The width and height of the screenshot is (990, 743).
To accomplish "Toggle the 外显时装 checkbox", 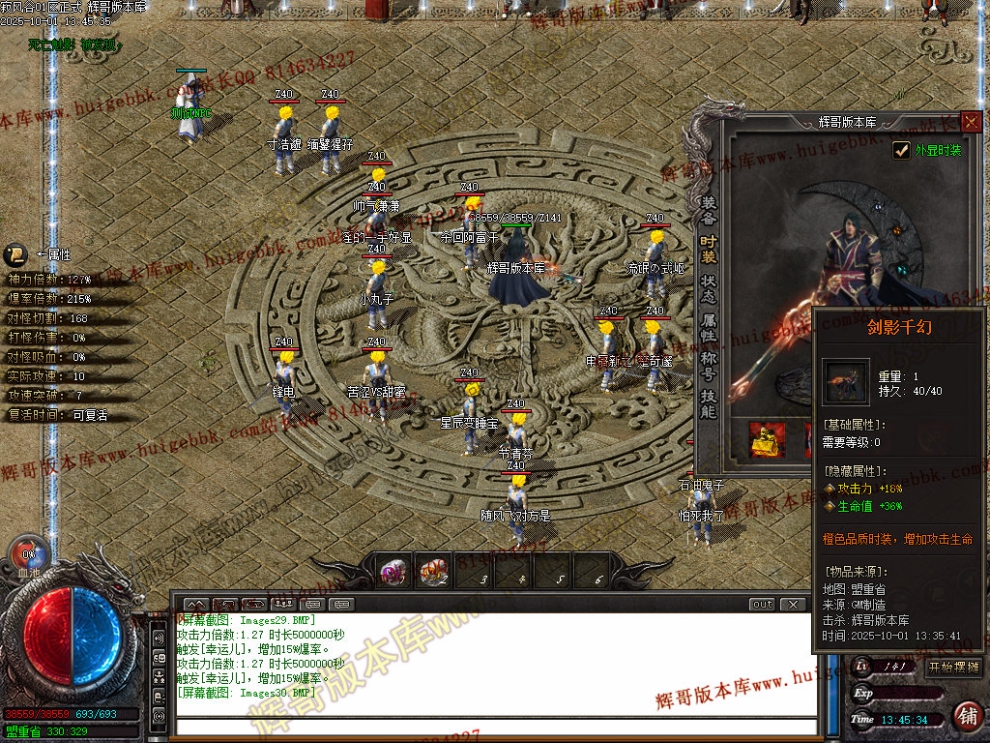I will [901, 150].
